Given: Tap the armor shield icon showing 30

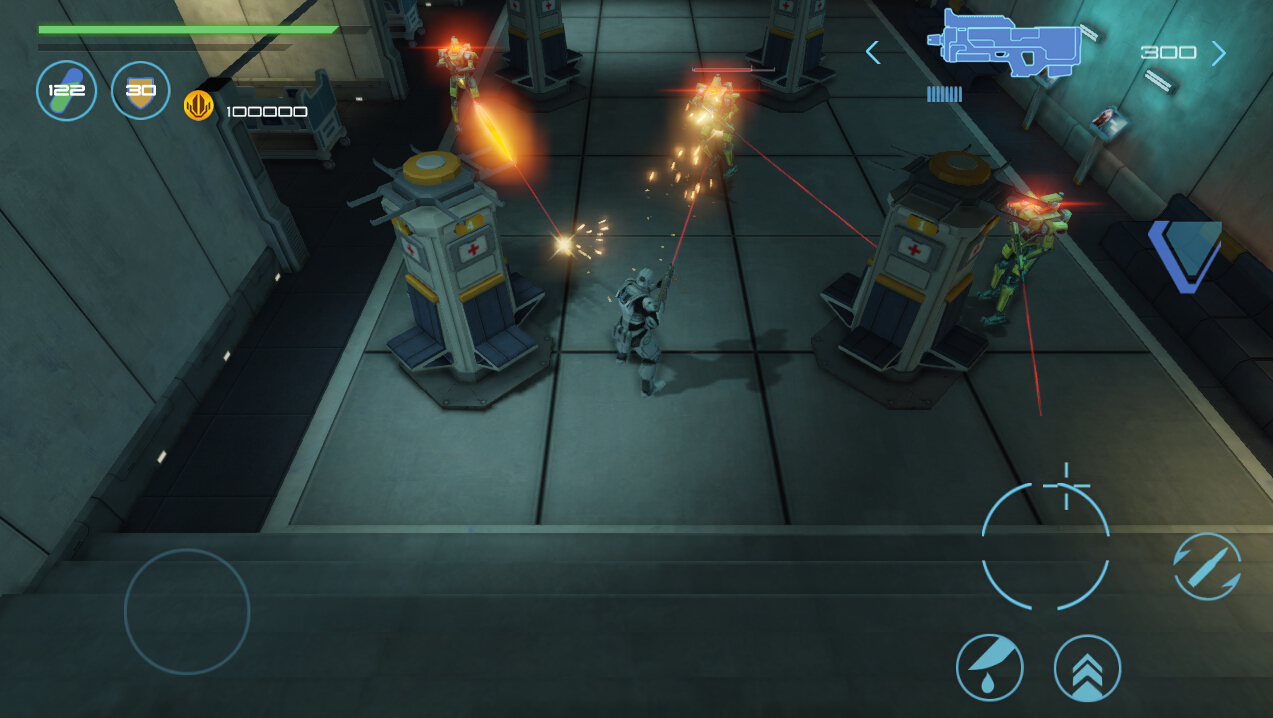Looking at the screenshot, I should coord(140,91).
